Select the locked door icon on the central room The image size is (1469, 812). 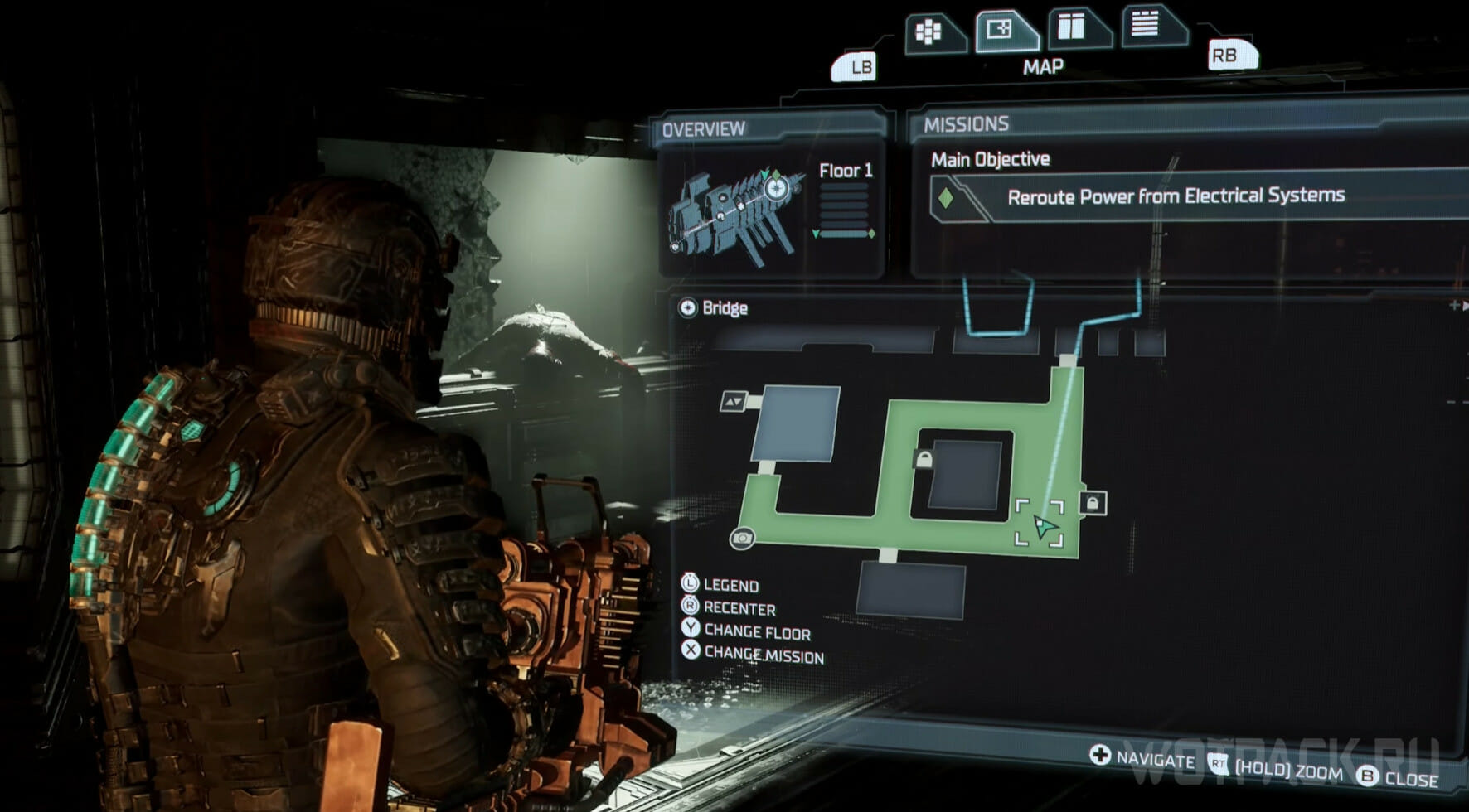[x=924, y=458]
